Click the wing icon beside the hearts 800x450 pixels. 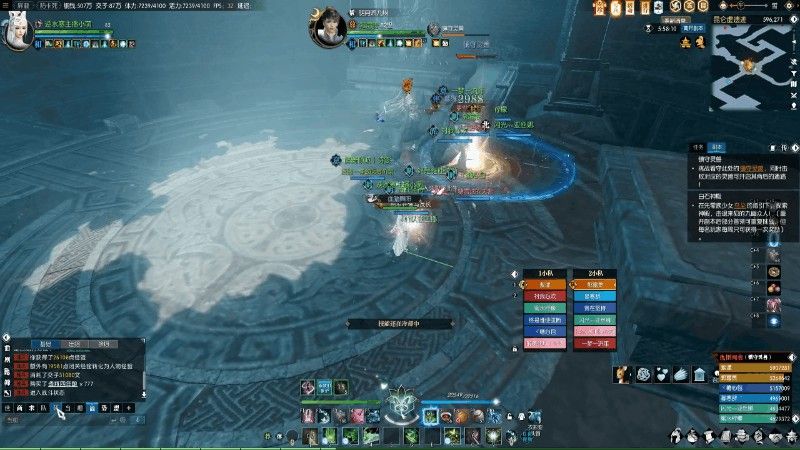679,374
